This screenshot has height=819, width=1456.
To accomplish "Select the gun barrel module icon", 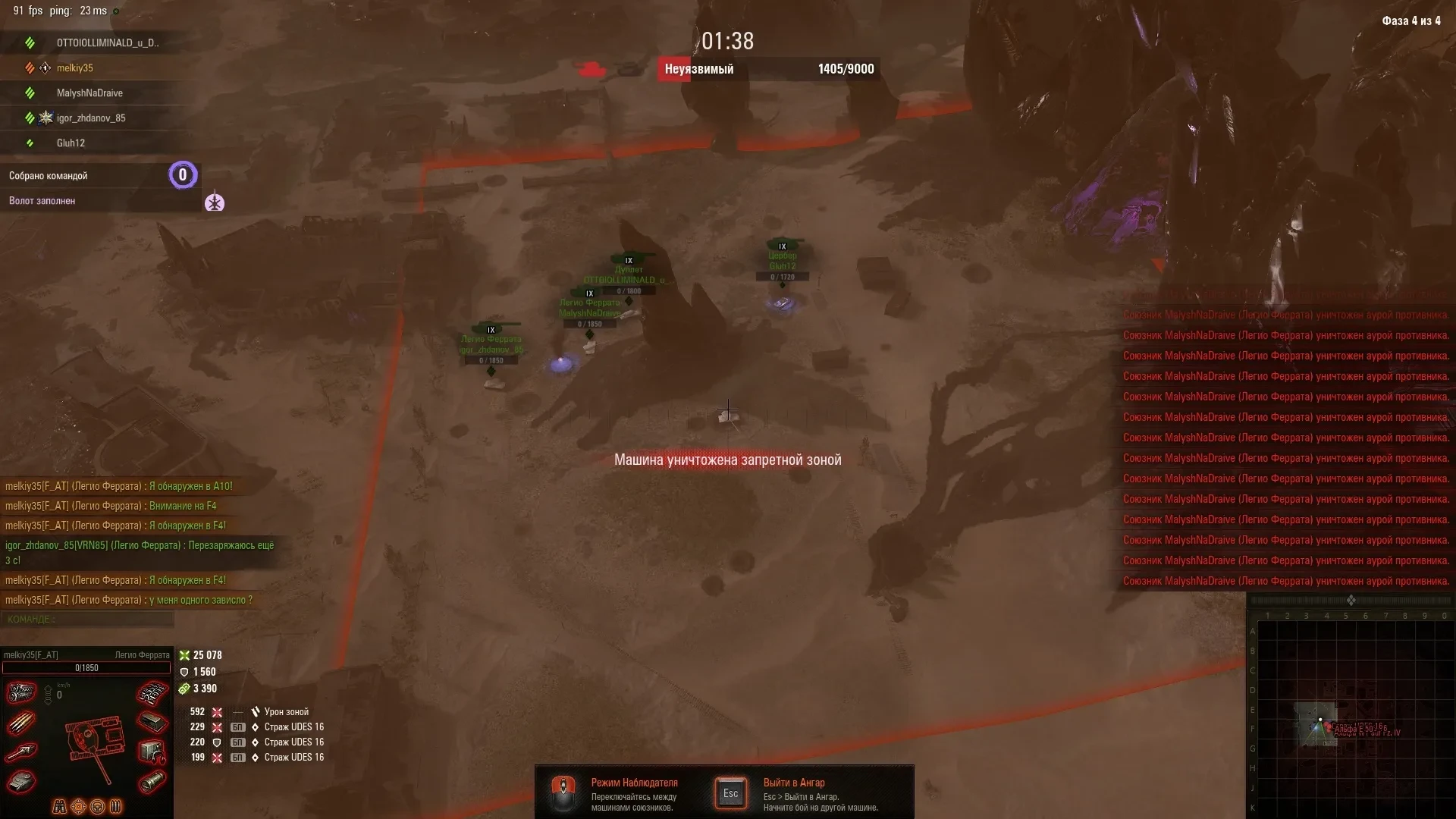I will (20, 752).
